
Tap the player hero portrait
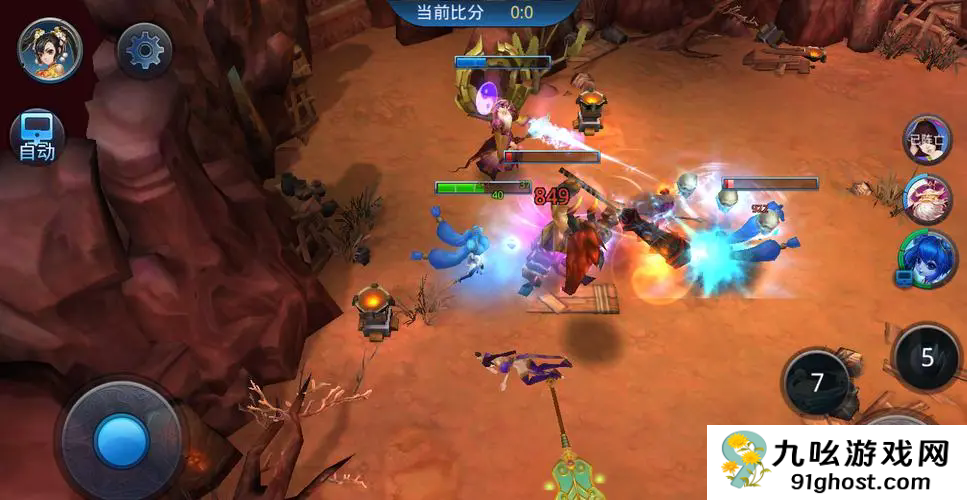(49, 49)
